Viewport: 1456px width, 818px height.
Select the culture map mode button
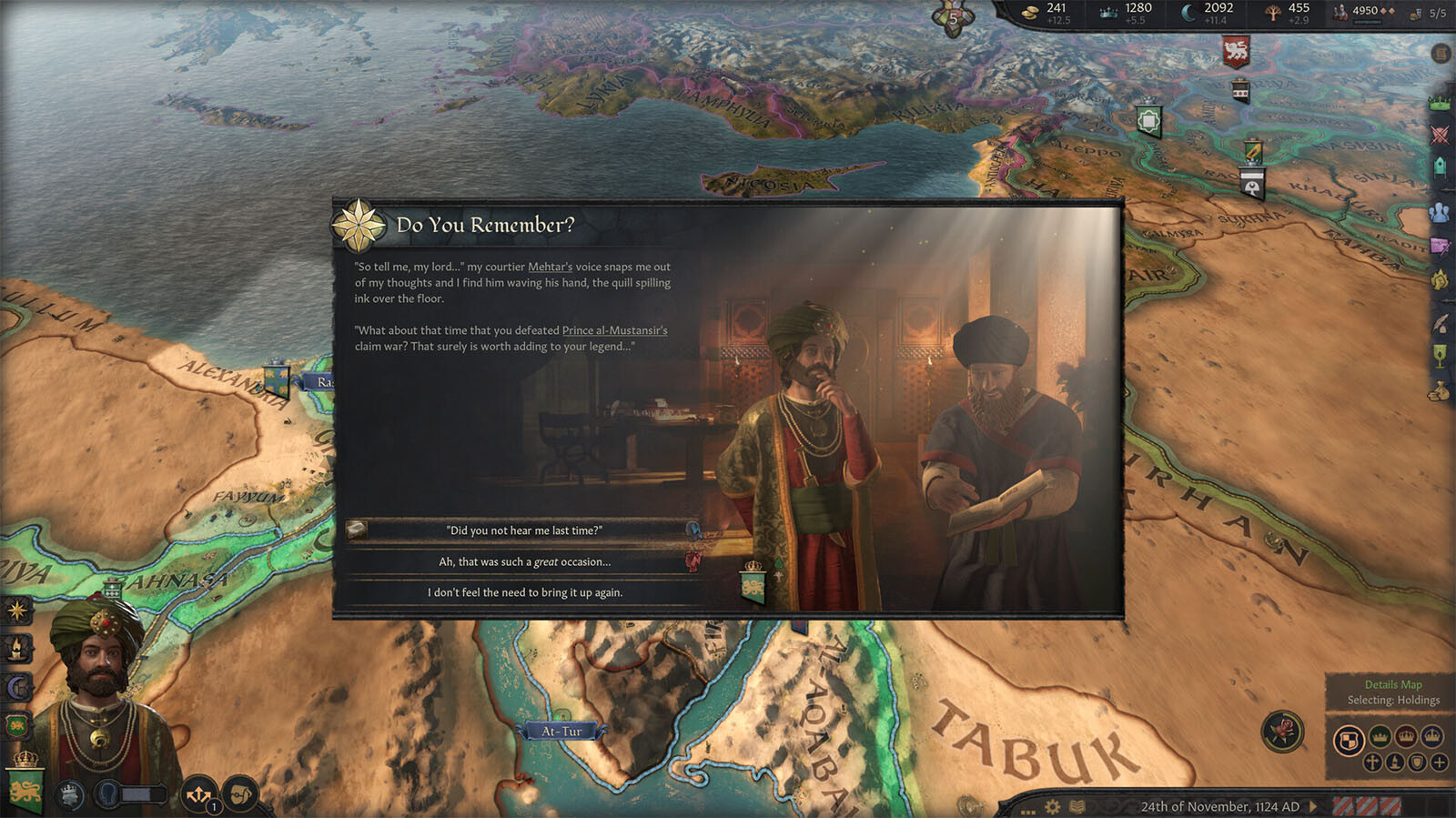1395,762
